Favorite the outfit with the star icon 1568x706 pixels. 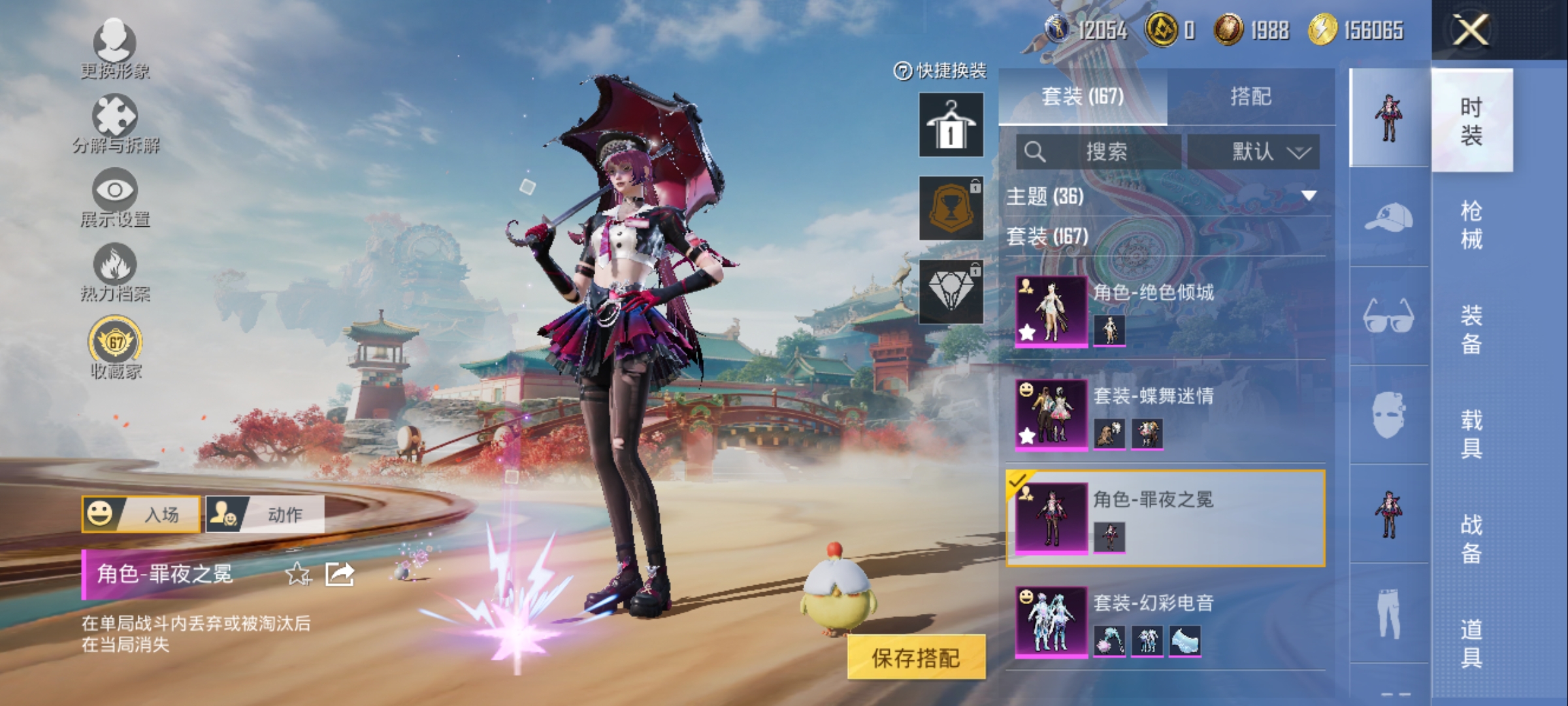pyautogui.click(x=298, y=574)
